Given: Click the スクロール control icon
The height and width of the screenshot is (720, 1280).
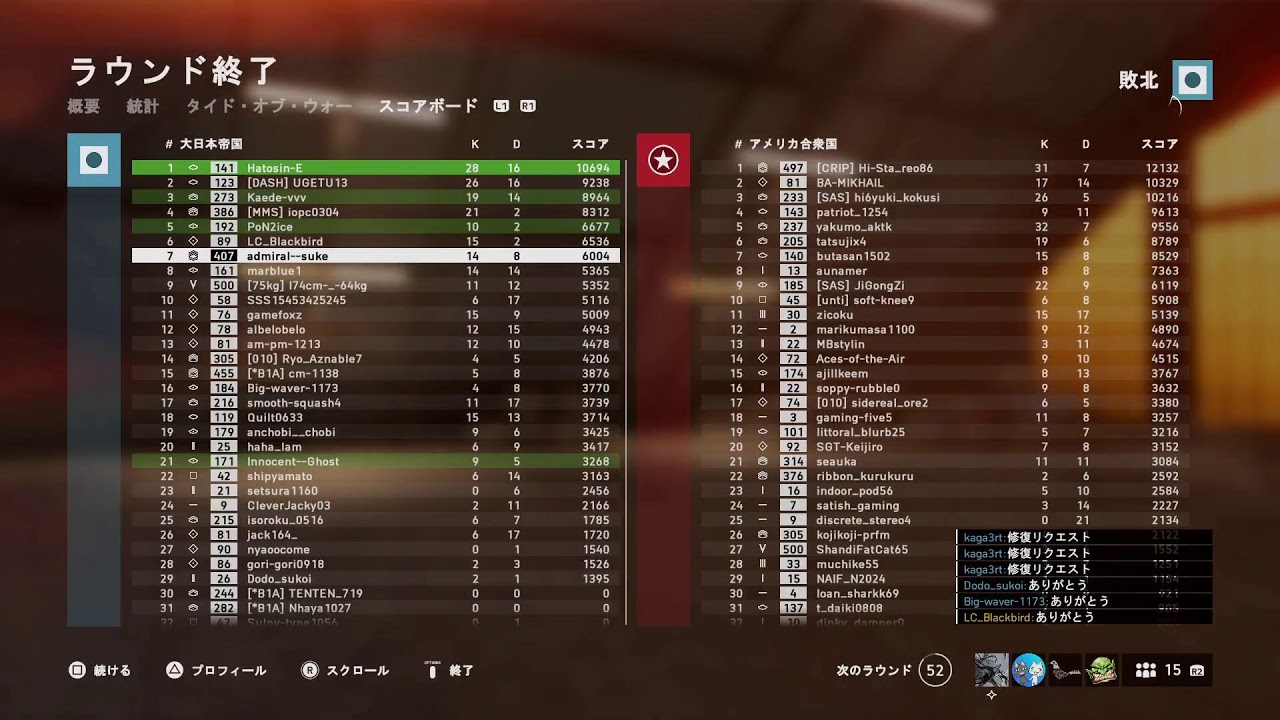Looking at the screenshot, I should (x=311, y=670).
